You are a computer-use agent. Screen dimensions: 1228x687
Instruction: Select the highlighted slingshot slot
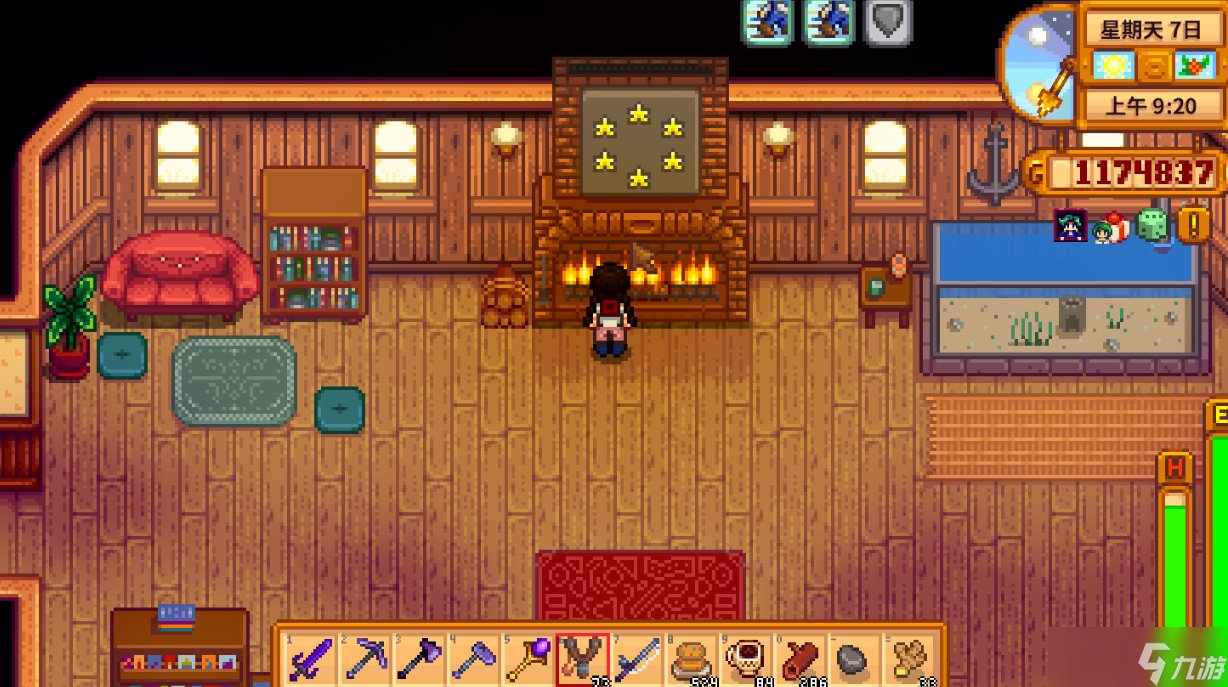(x=581, y=659)
